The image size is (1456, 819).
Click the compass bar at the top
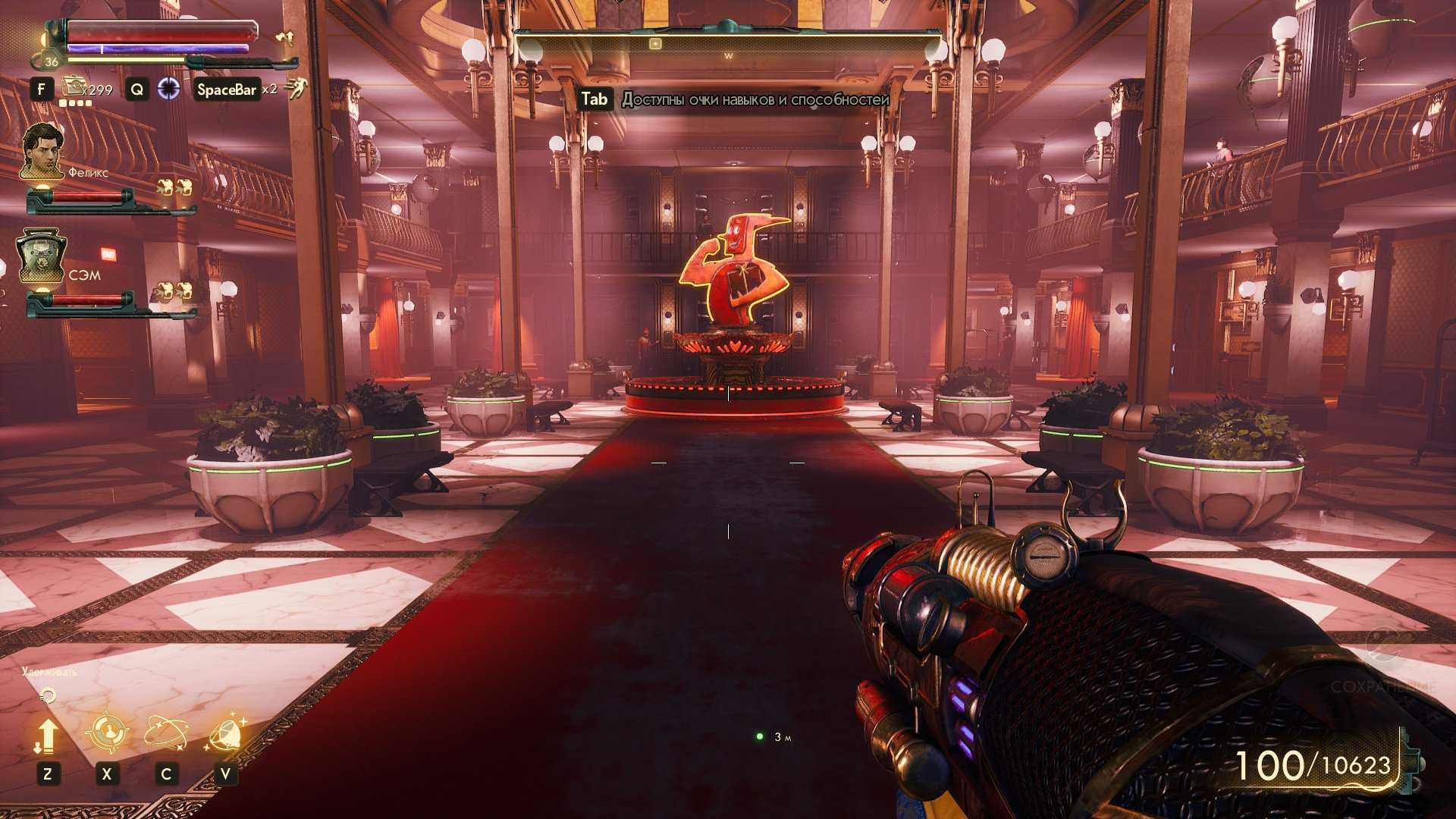pyautogui.click(x=728, y=45)
